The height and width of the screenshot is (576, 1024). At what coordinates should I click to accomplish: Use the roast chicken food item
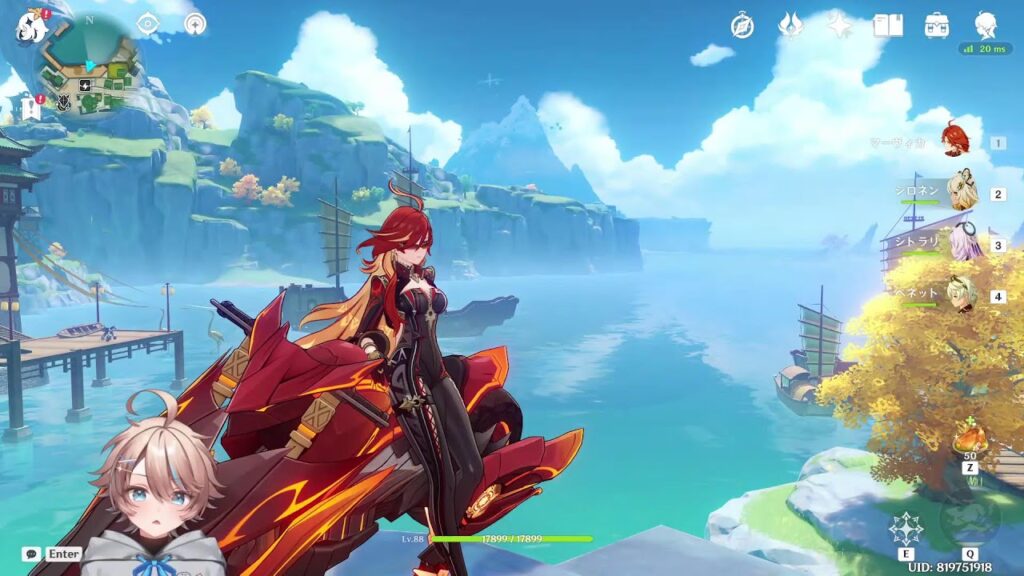pos(968,440)
